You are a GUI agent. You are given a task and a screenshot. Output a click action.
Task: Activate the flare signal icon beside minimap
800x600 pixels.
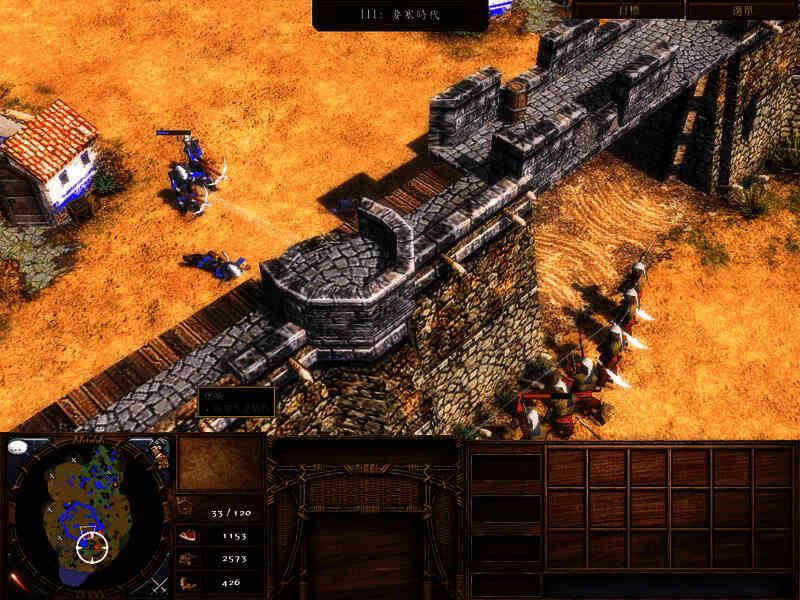tap(17, 580)
